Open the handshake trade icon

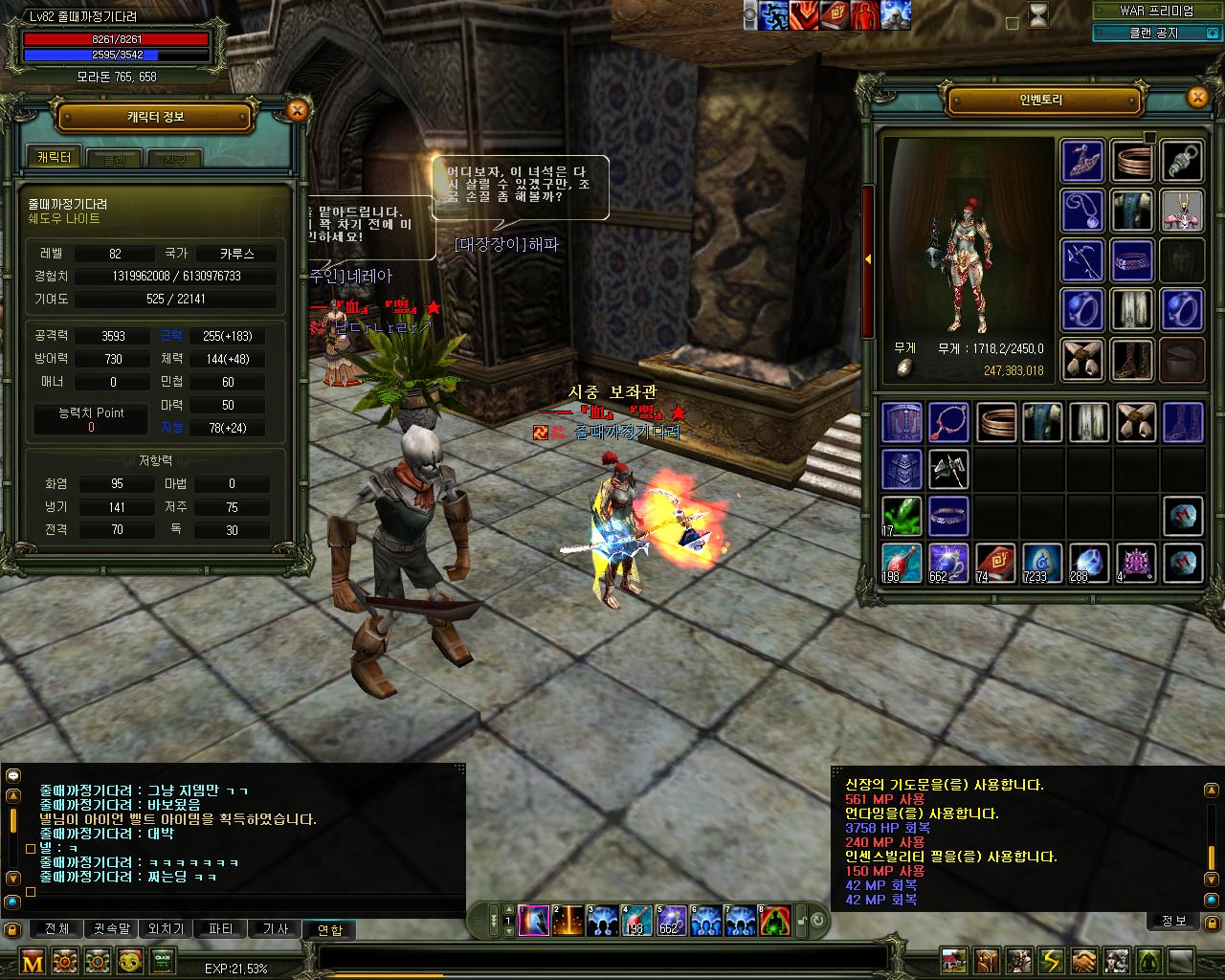click(x=1084, y=960)
